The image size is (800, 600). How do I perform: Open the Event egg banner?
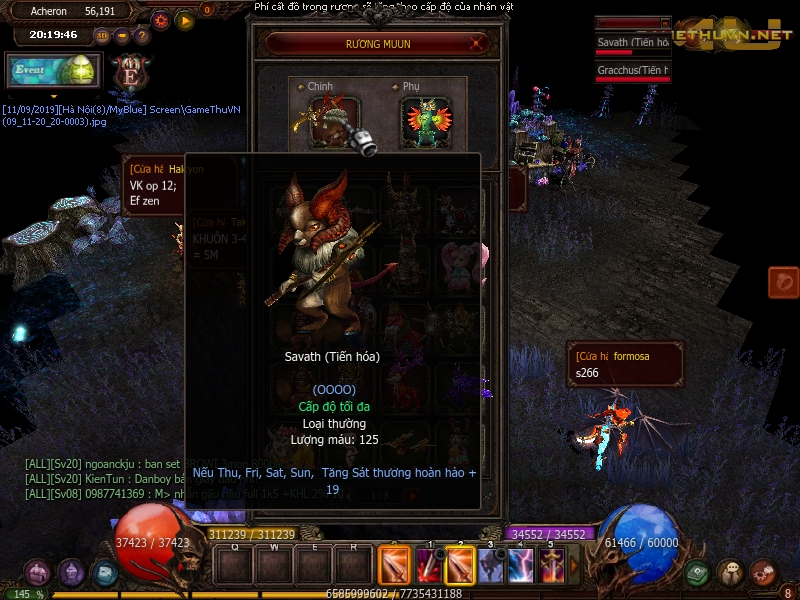[52, 71]
